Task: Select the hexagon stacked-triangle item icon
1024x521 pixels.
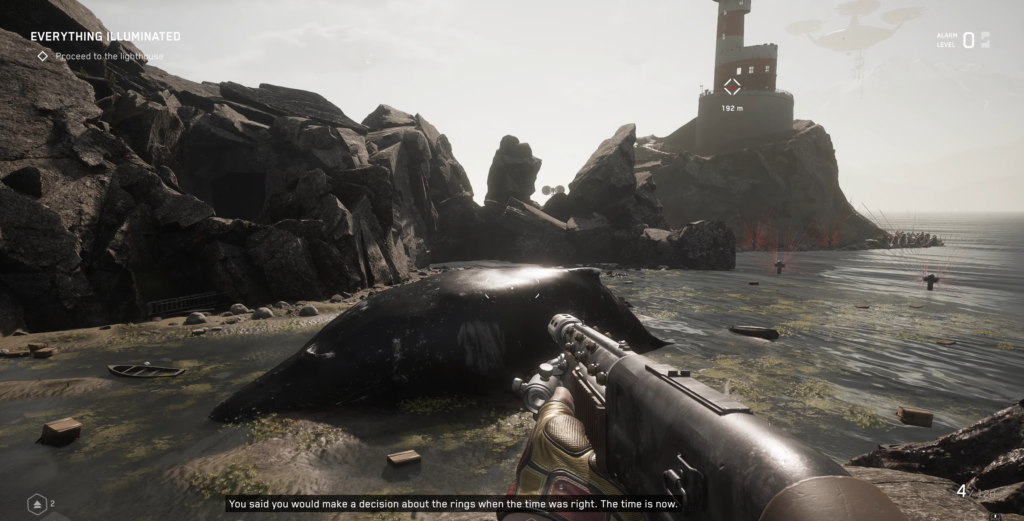Action: [36, 504]
